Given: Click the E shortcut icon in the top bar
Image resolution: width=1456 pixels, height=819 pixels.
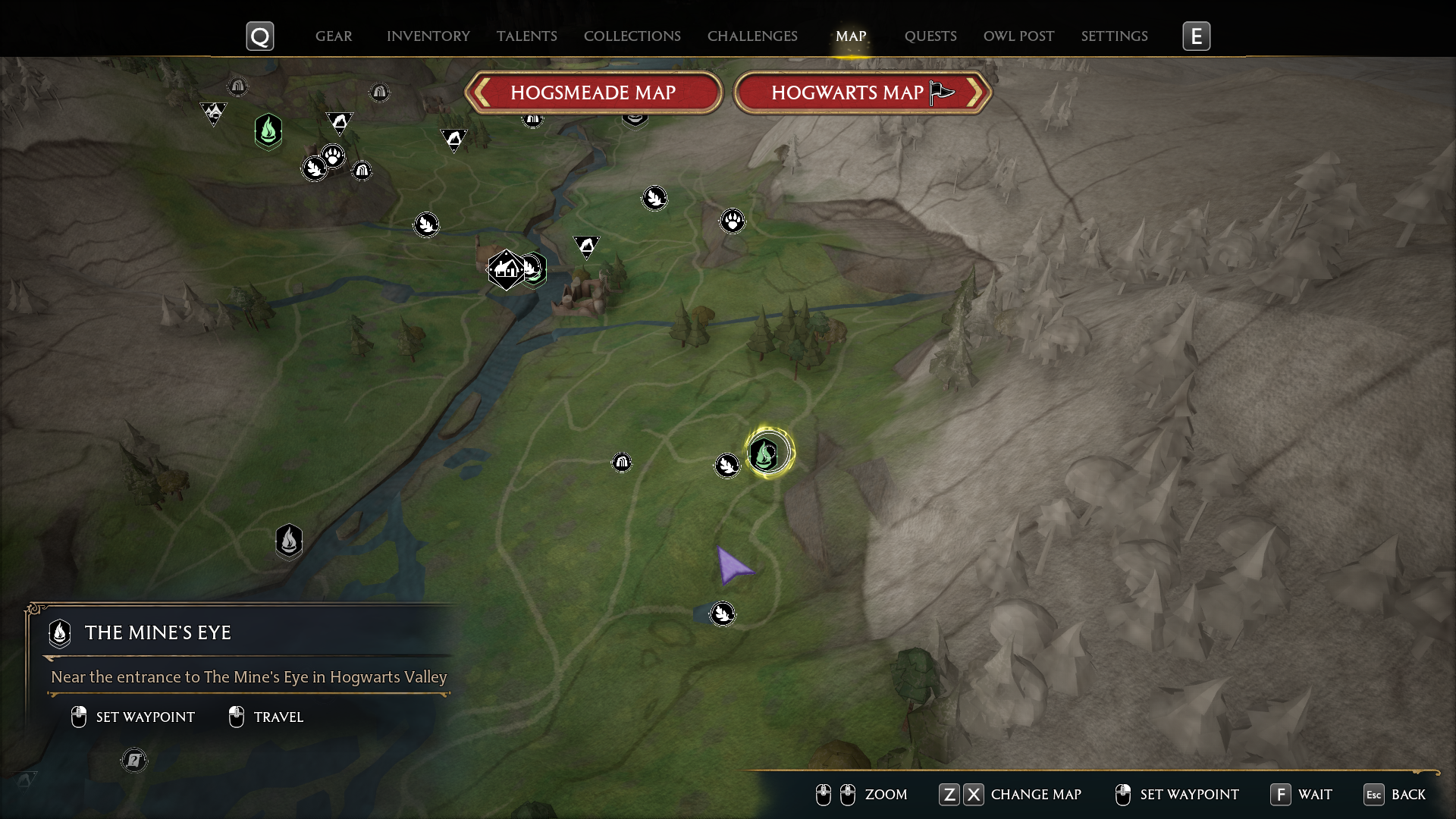Looking at the screenshot, I should pos(1197,36).
